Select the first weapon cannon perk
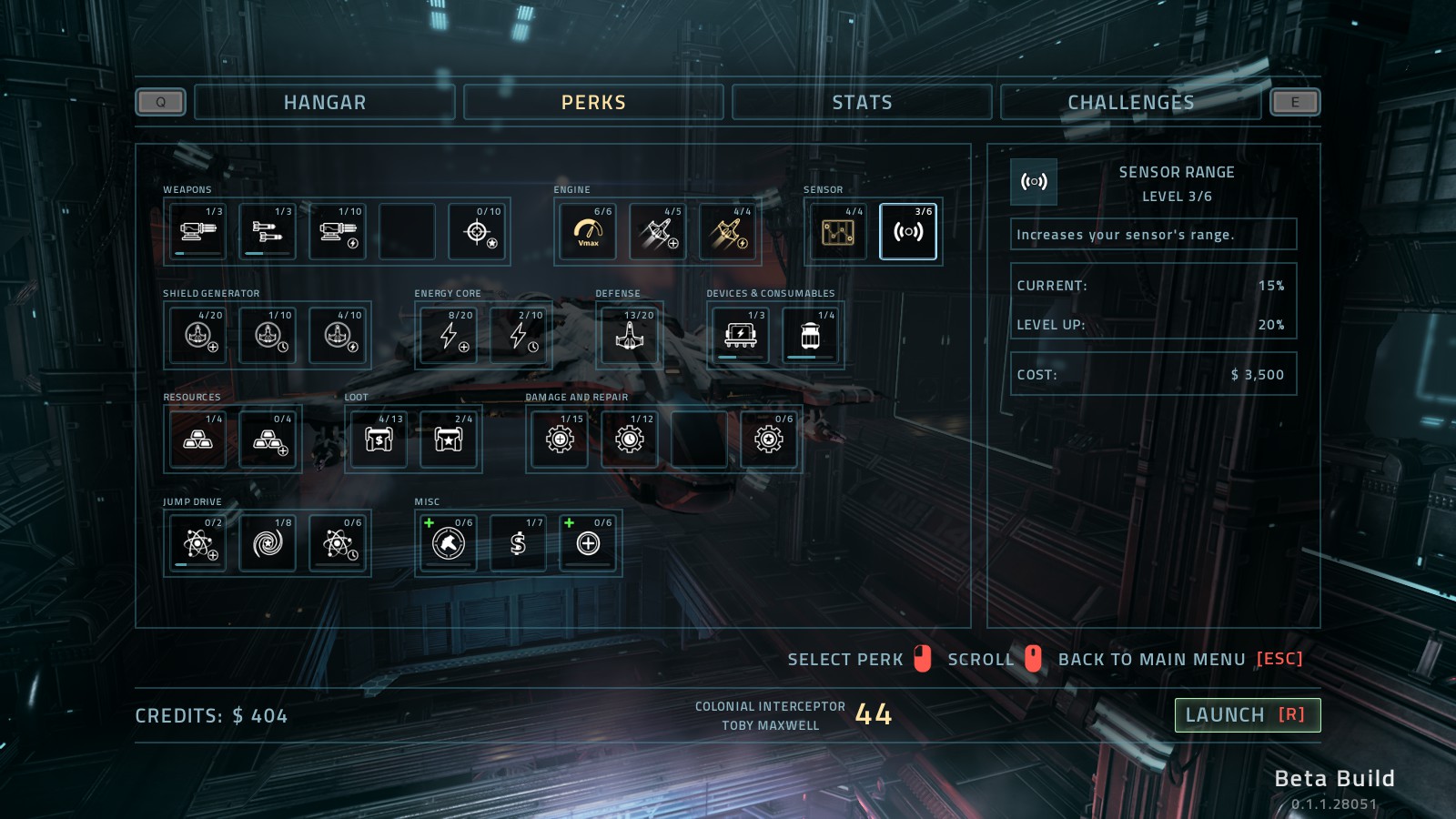The height and width of the screenshot is (819, 1456). pos(198,232)
